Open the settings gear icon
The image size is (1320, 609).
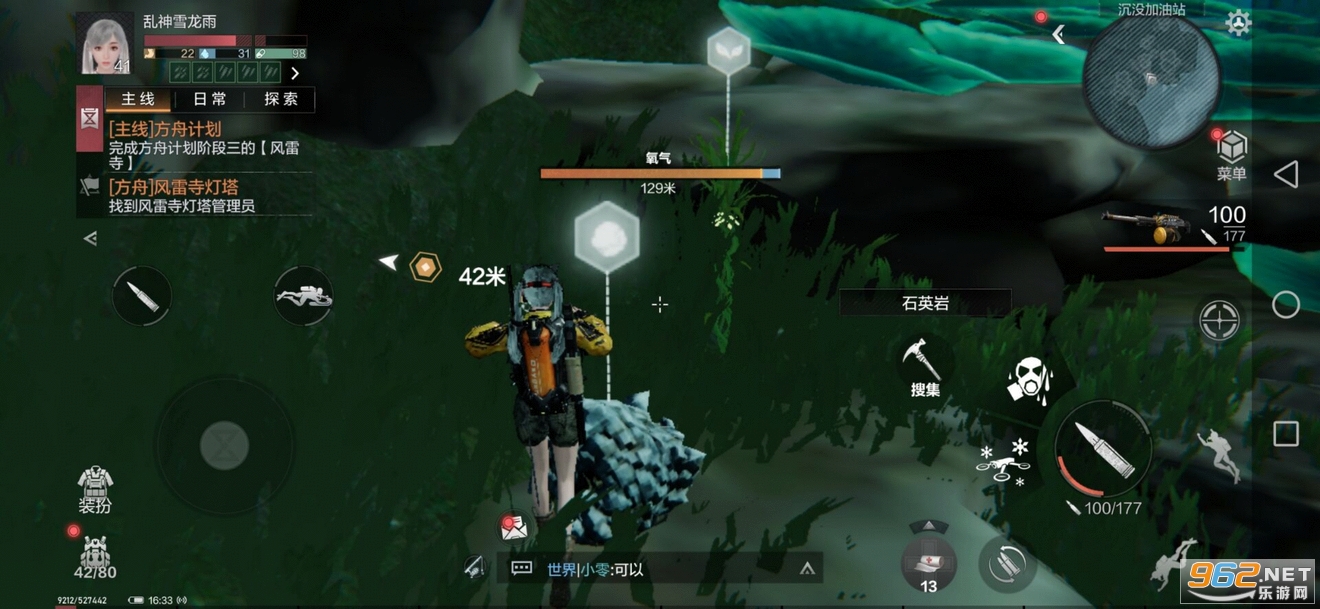(x=1238, y=23)
